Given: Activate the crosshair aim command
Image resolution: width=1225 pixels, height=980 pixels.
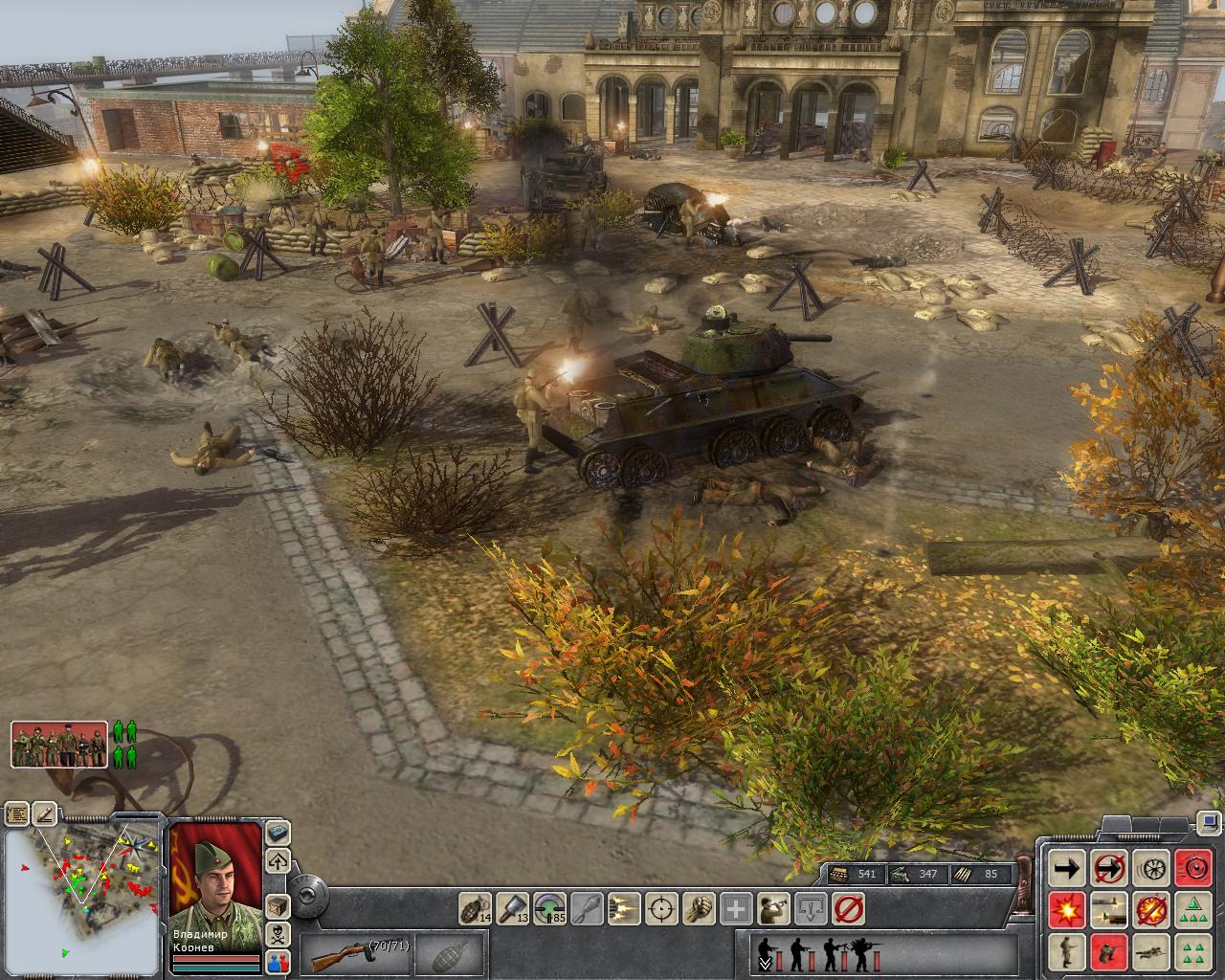Looking at the screenshot, I should [x=662, y=907].
